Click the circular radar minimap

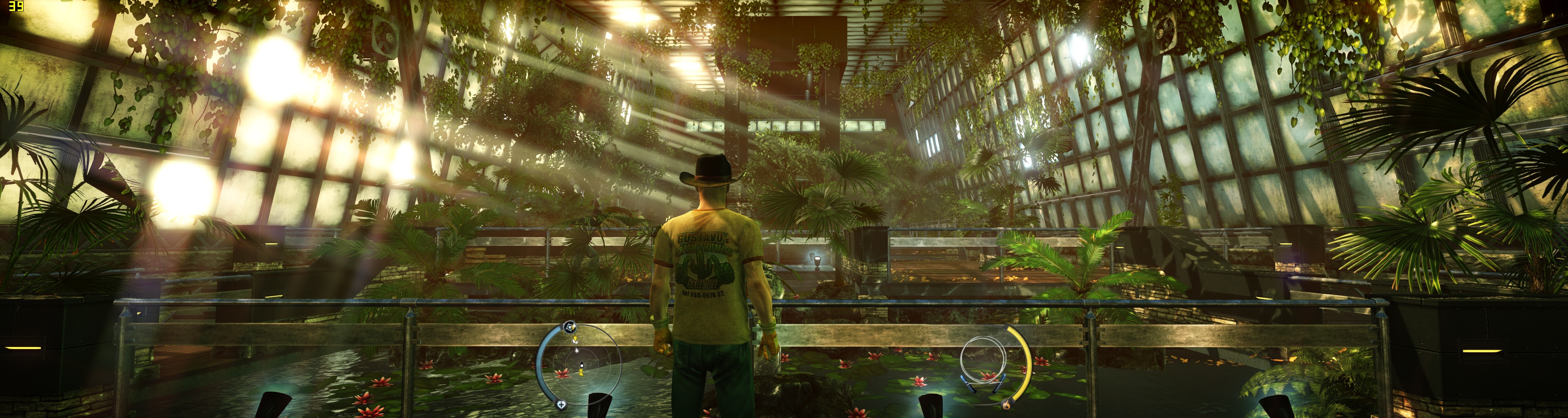pyautogui.click(x=581, y=366)
